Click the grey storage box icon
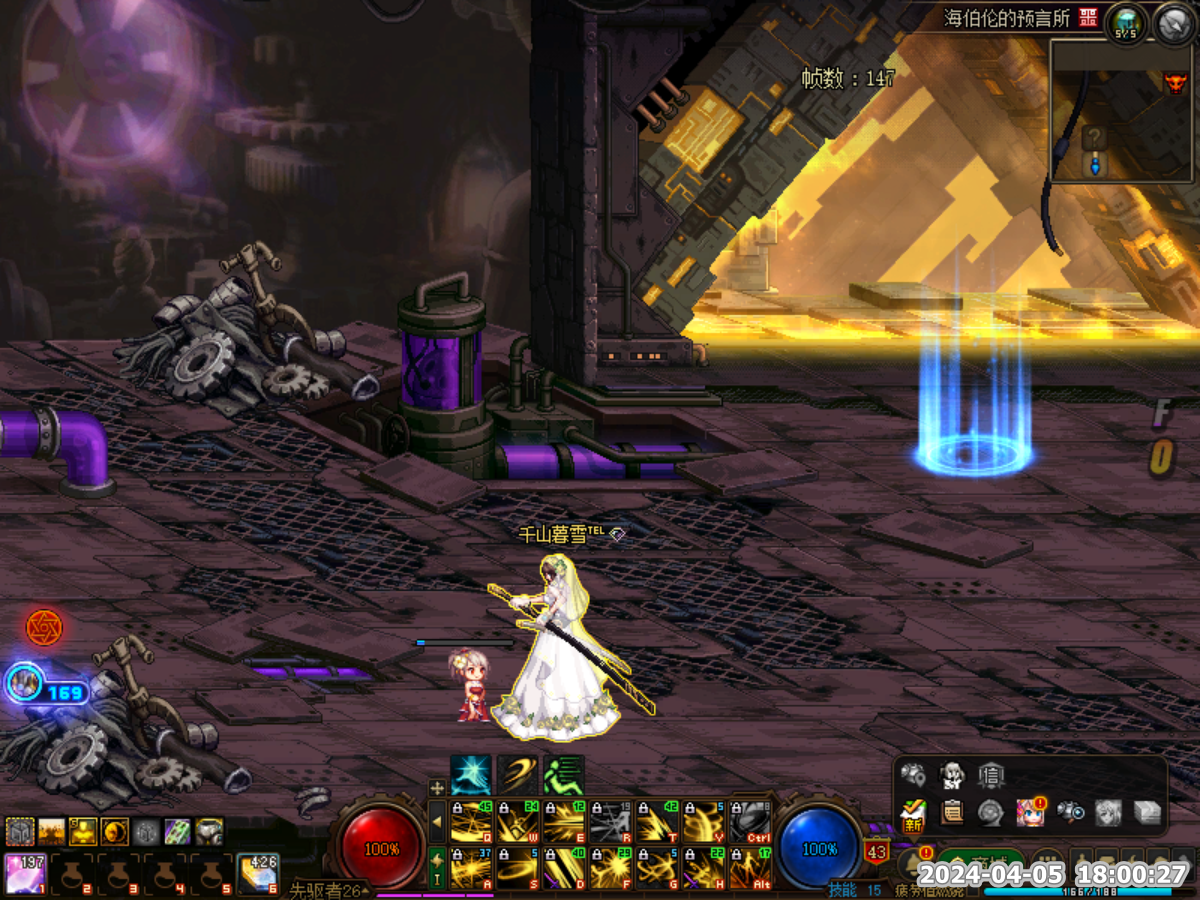 pos(1147,812)
